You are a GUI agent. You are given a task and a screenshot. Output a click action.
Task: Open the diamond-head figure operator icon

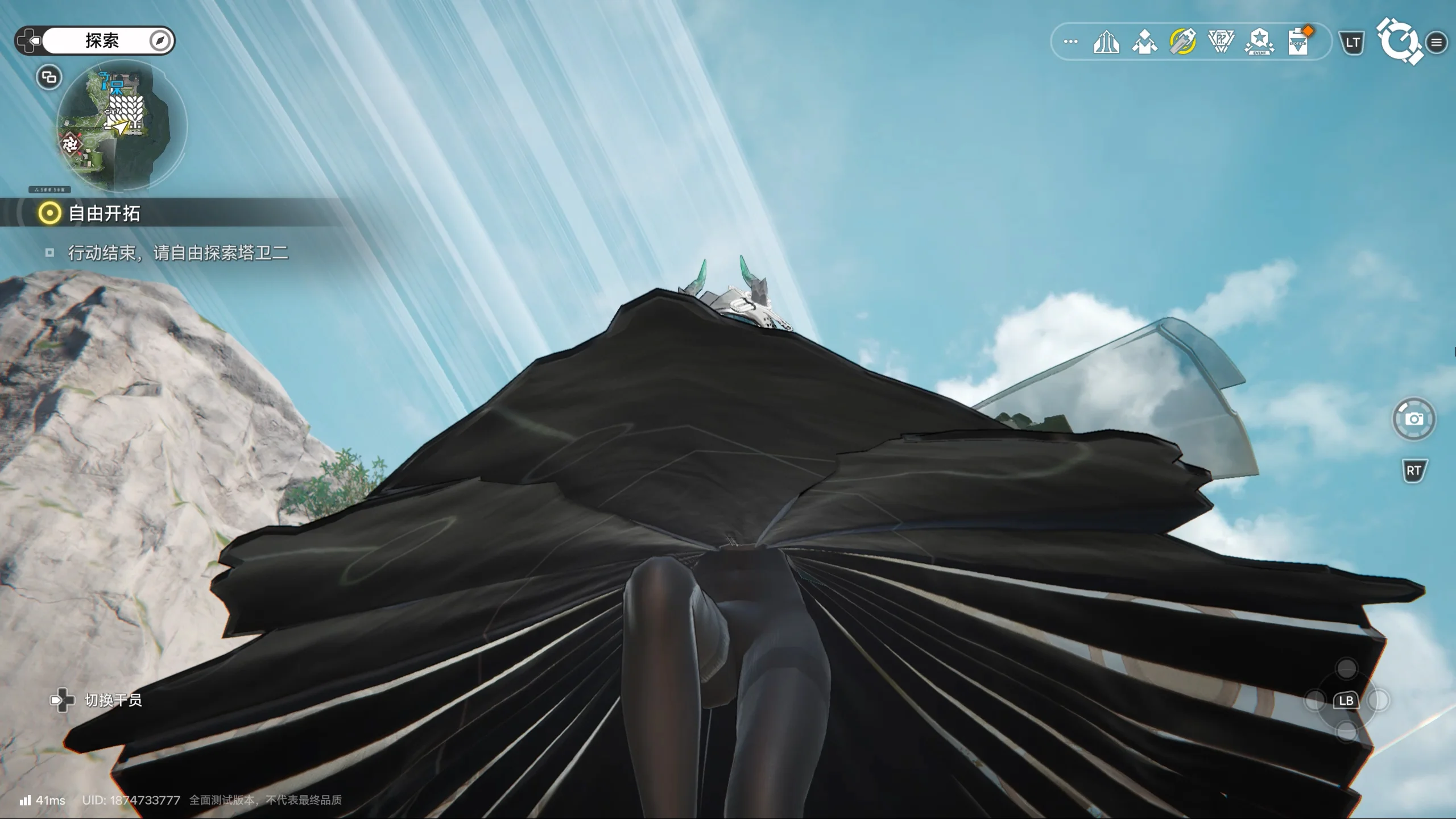(1144, 42)
